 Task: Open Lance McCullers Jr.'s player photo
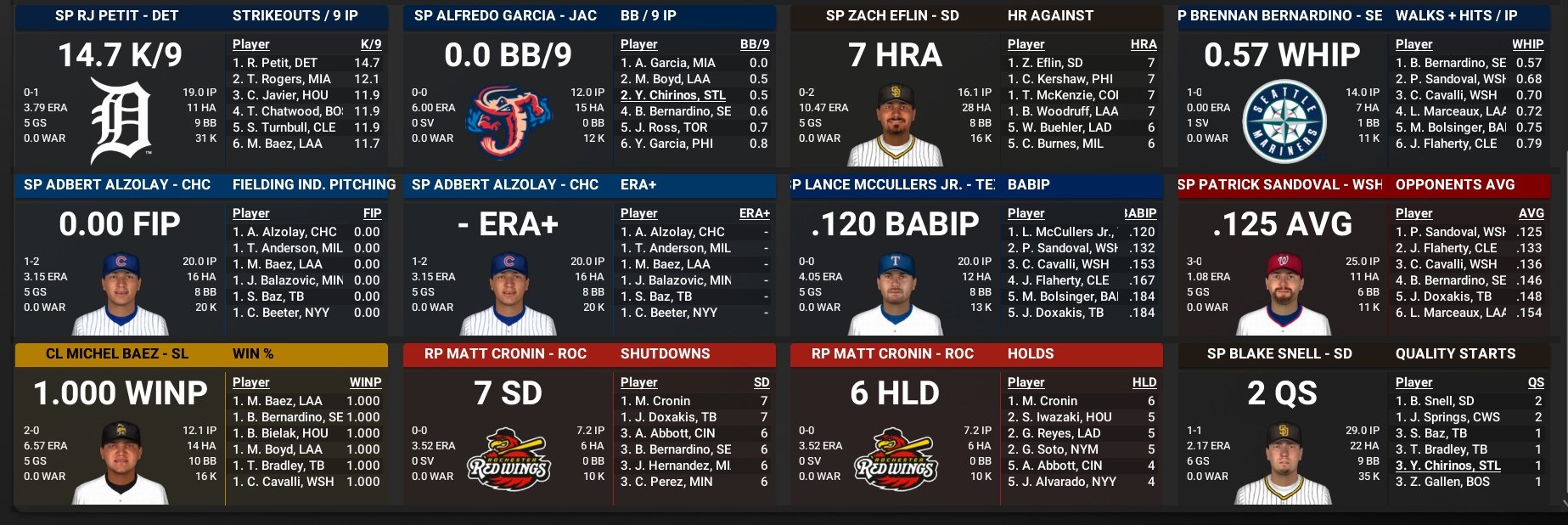pyautogui.click(x=895, y=293)
